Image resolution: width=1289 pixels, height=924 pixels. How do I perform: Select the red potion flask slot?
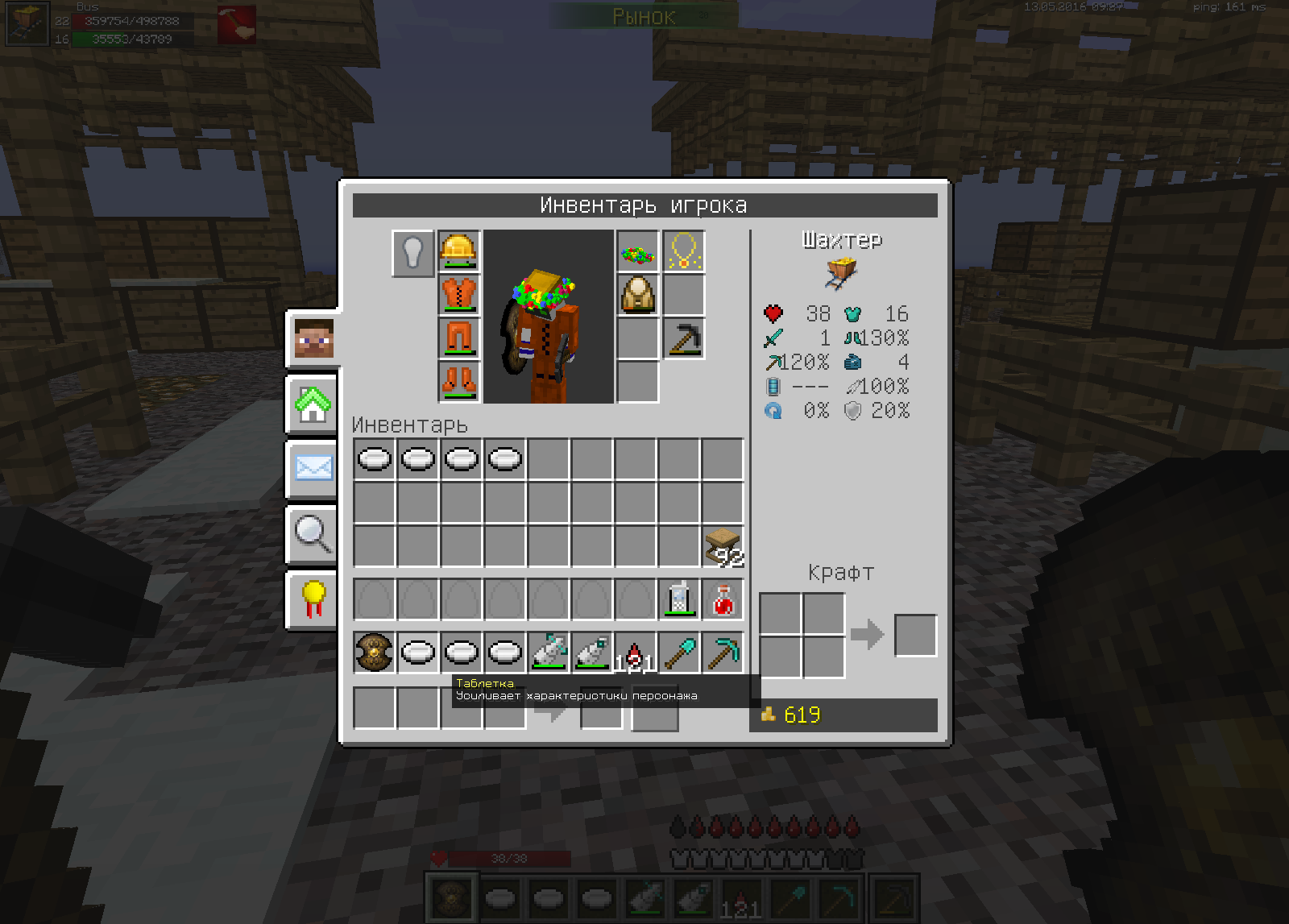(x=723, y=600)
